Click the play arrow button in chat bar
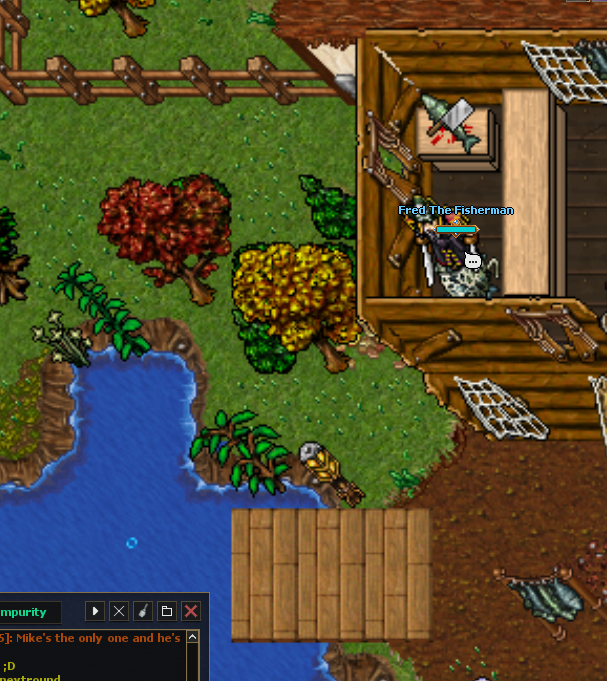The image size is (607, 681). pyautogui.click(x=95, y=611)
